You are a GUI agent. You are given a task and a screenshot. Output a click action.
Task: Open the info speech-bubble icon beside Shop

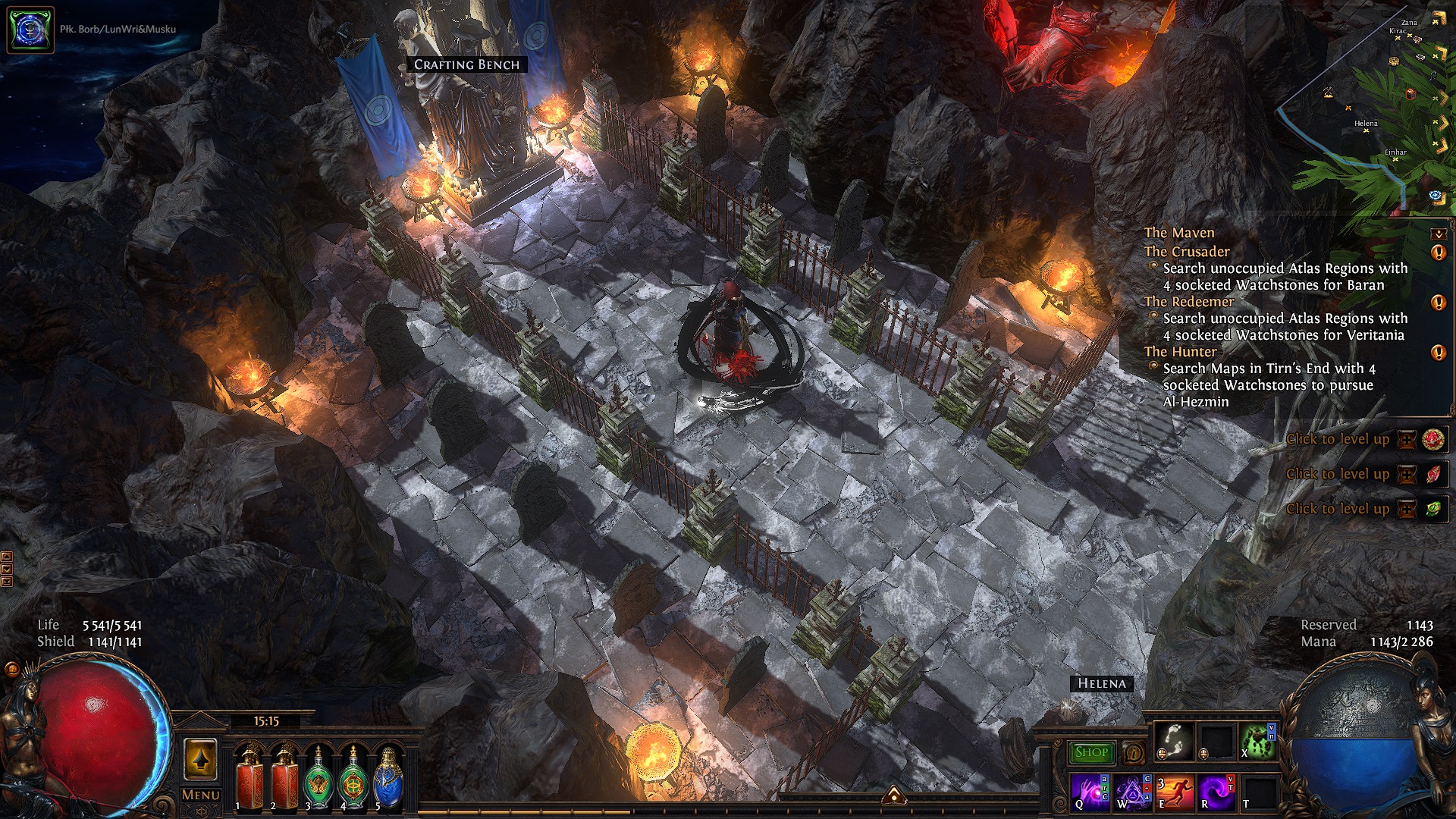tap(1133, 753)
